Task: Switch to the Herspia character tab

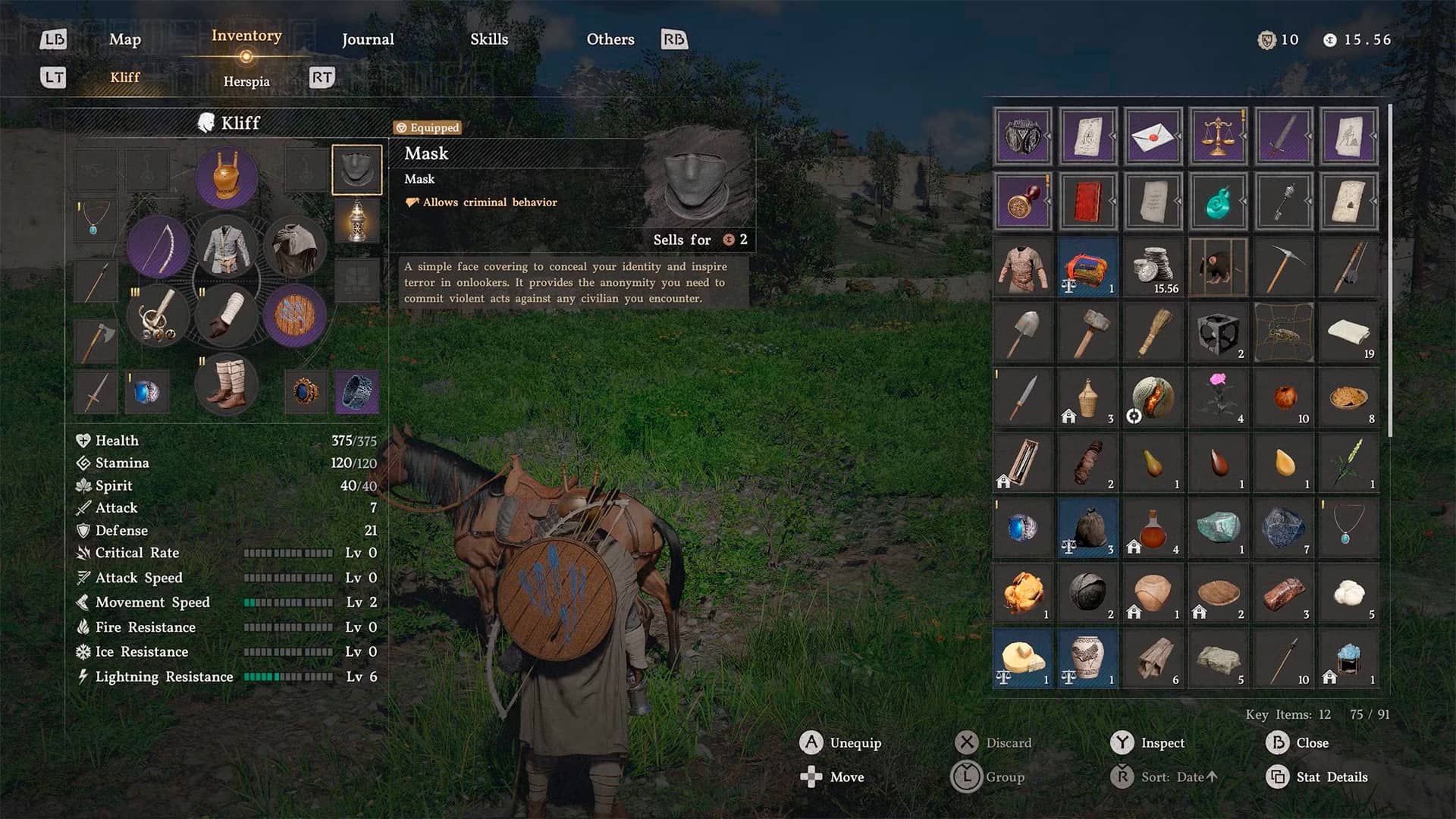Action: (246, 81)
